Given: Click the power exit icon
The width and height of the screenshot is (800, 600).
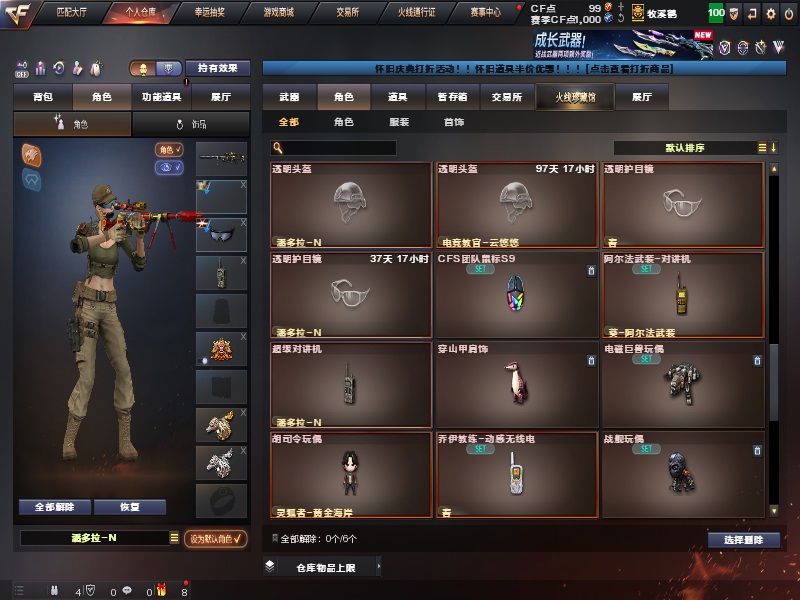Looking at the screenshot, I should click(x=788, y=14).
